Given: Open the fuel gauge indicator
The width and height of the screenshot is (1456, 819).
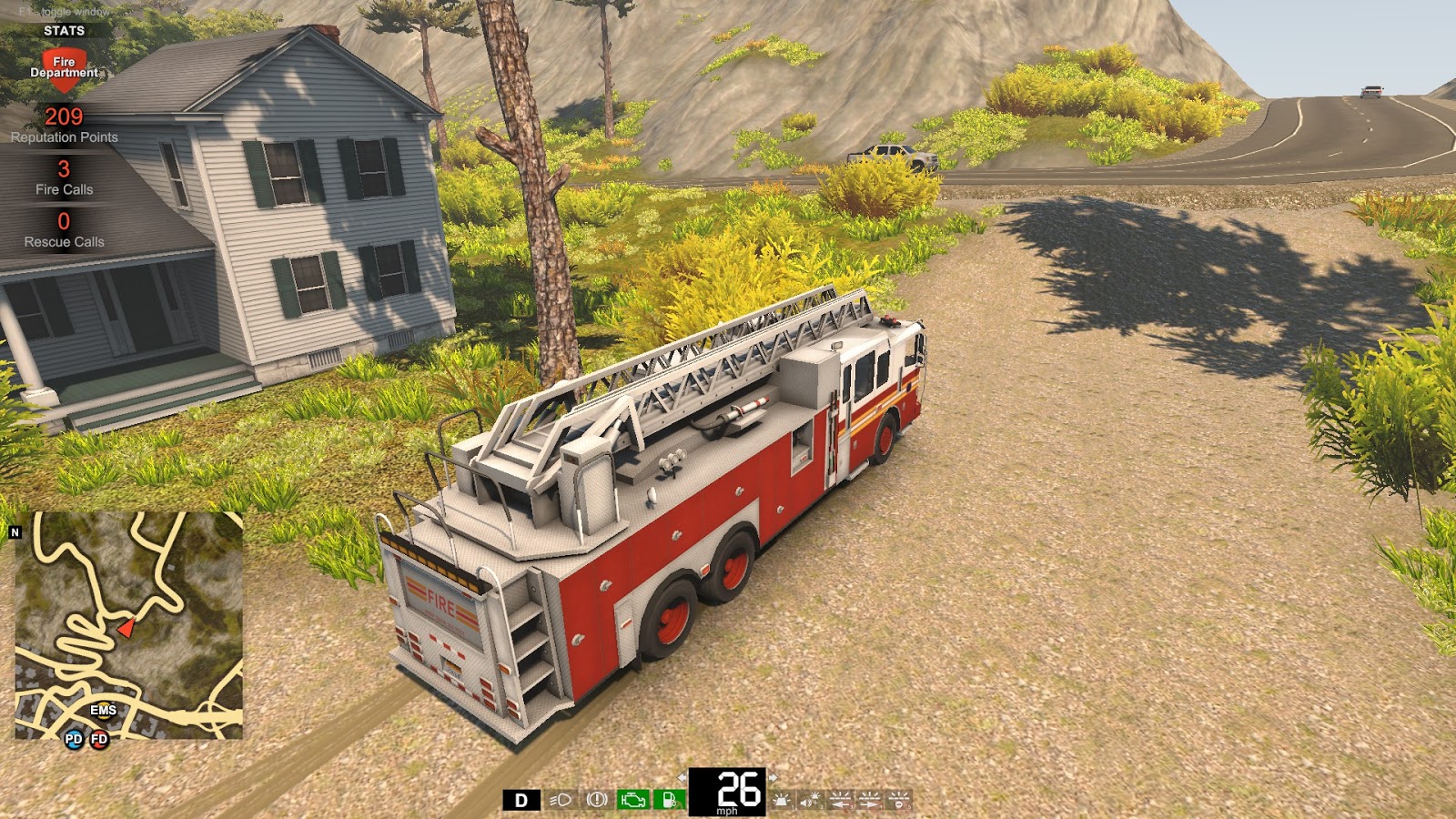Looking at the screenshot, I should (x=670, y=799).
